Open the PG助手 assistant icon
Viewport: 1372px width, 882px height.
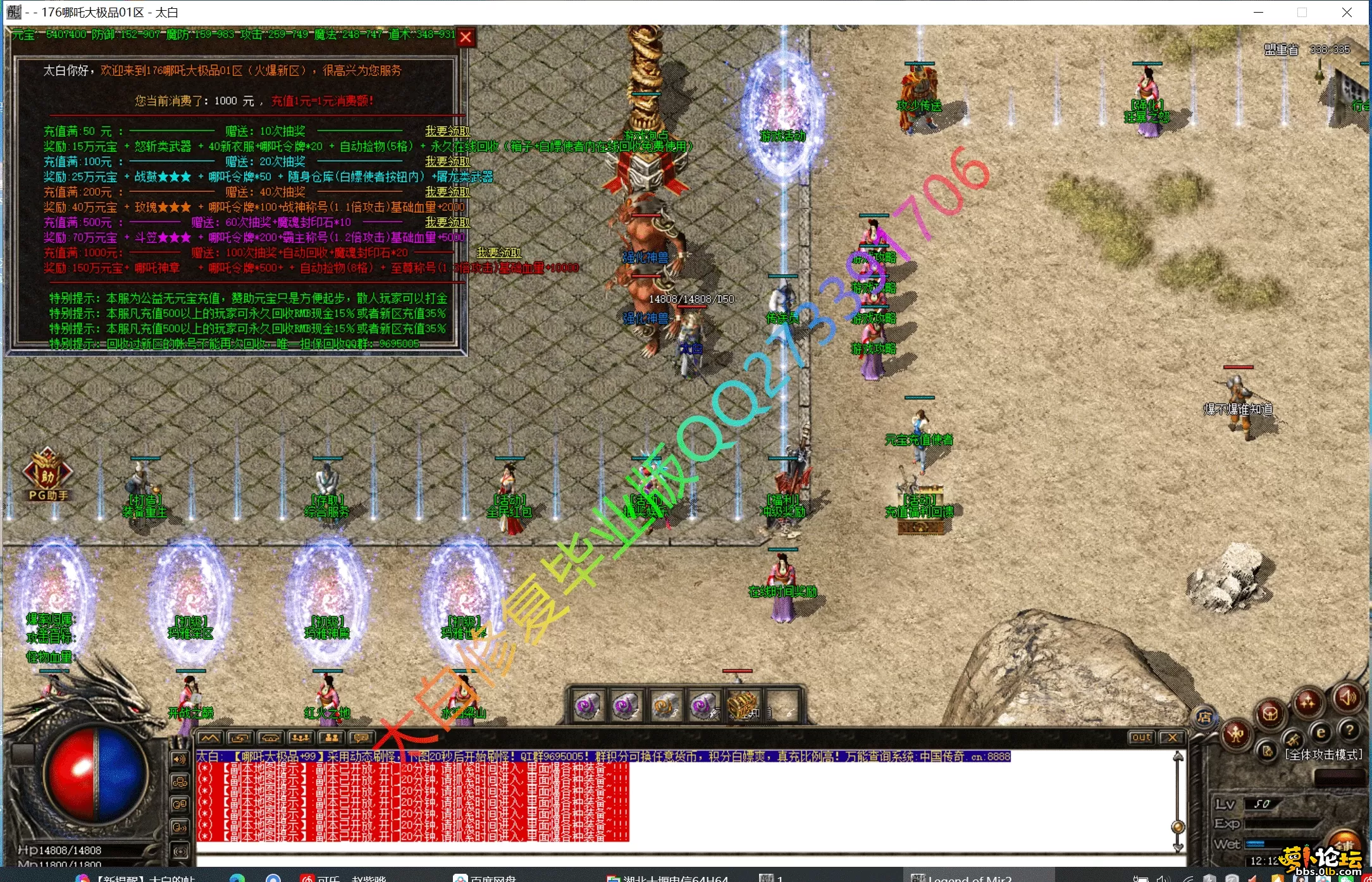point(47,473)
